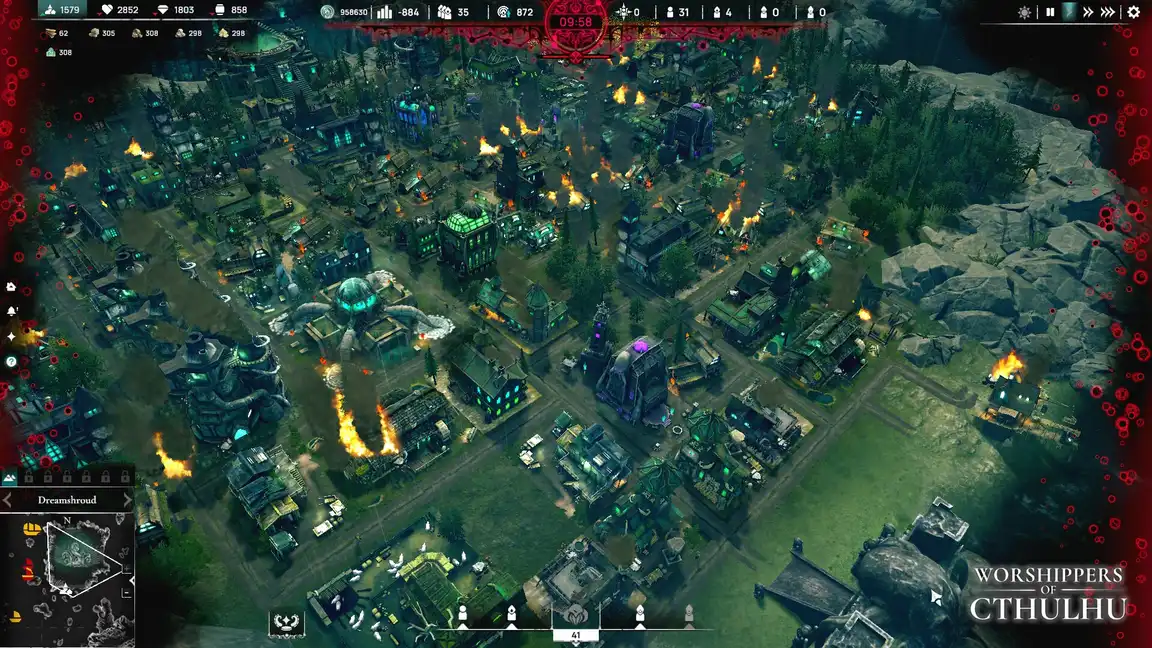Open the build house icon in sidebar
The height and width of the screenshot is (648, 1152).
(x=11, y=286)
